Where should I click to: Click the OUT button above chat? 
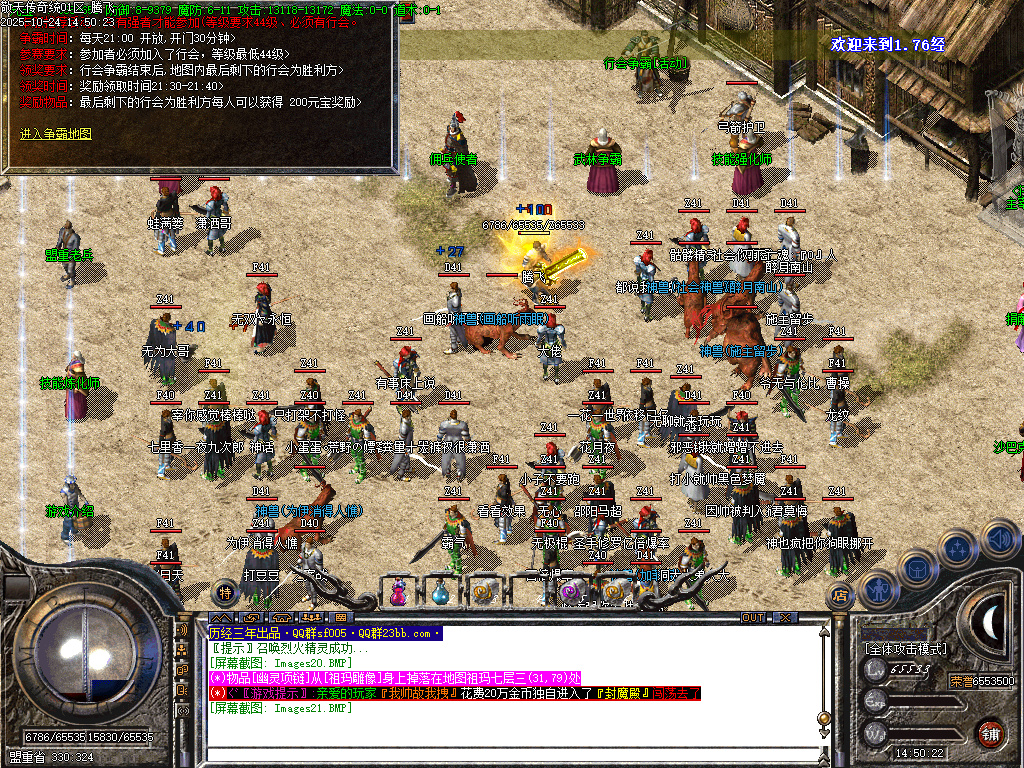753,618
